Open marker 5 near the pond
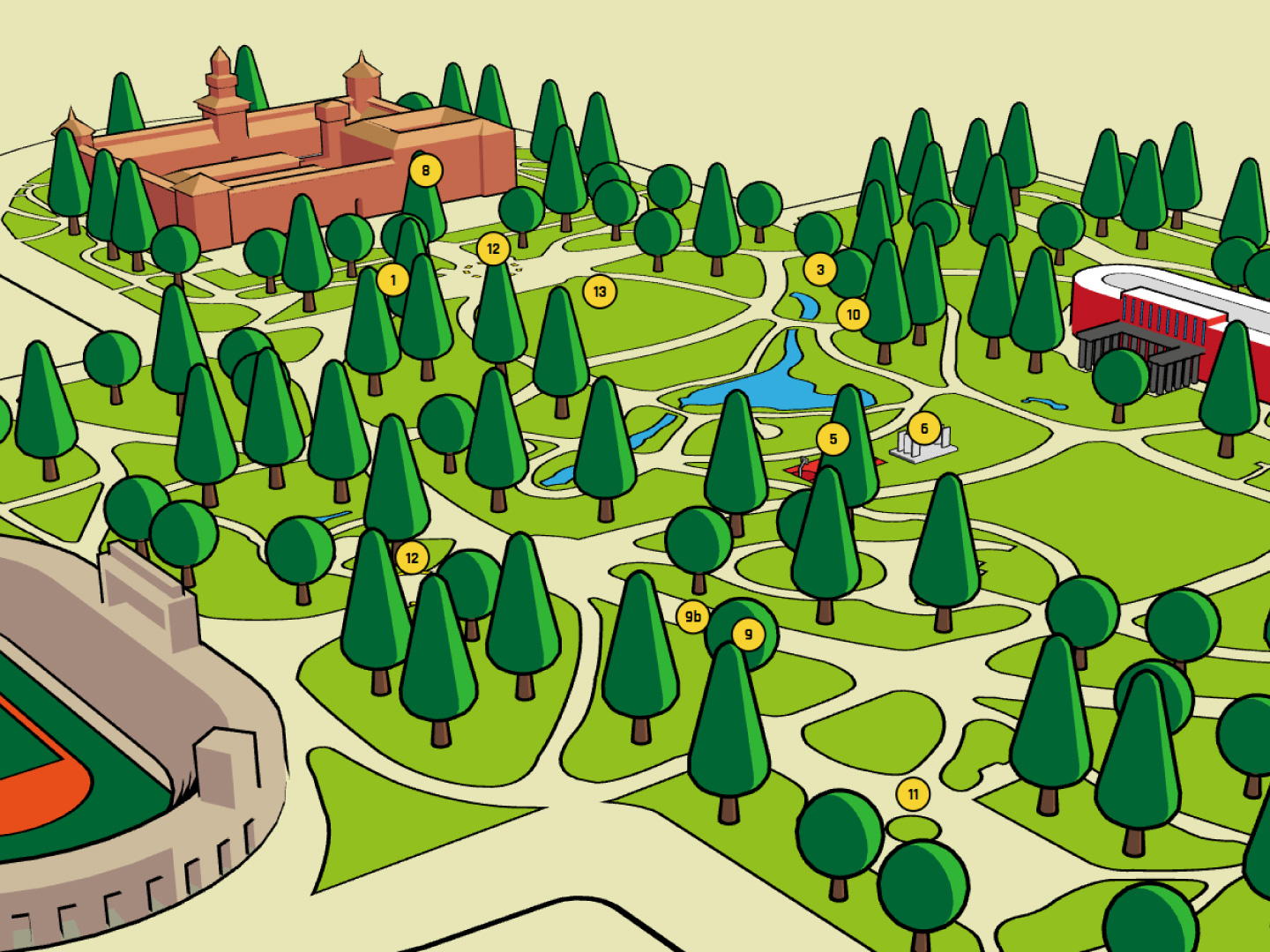Viewport: 1270px width, 952px height. pos(833,439)
